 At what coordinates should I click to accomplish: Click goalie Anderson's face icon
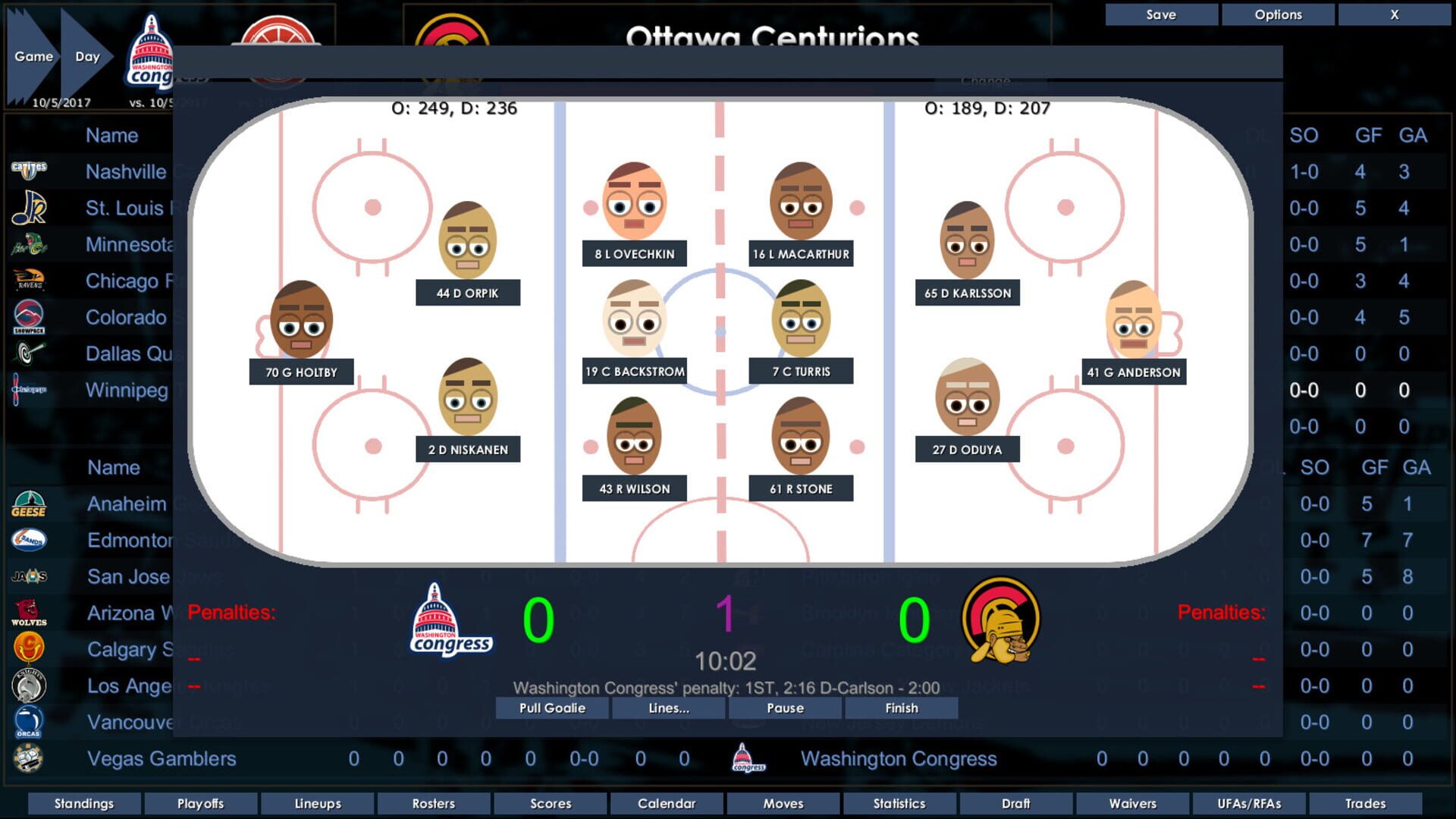click(x=1132, y=322)
